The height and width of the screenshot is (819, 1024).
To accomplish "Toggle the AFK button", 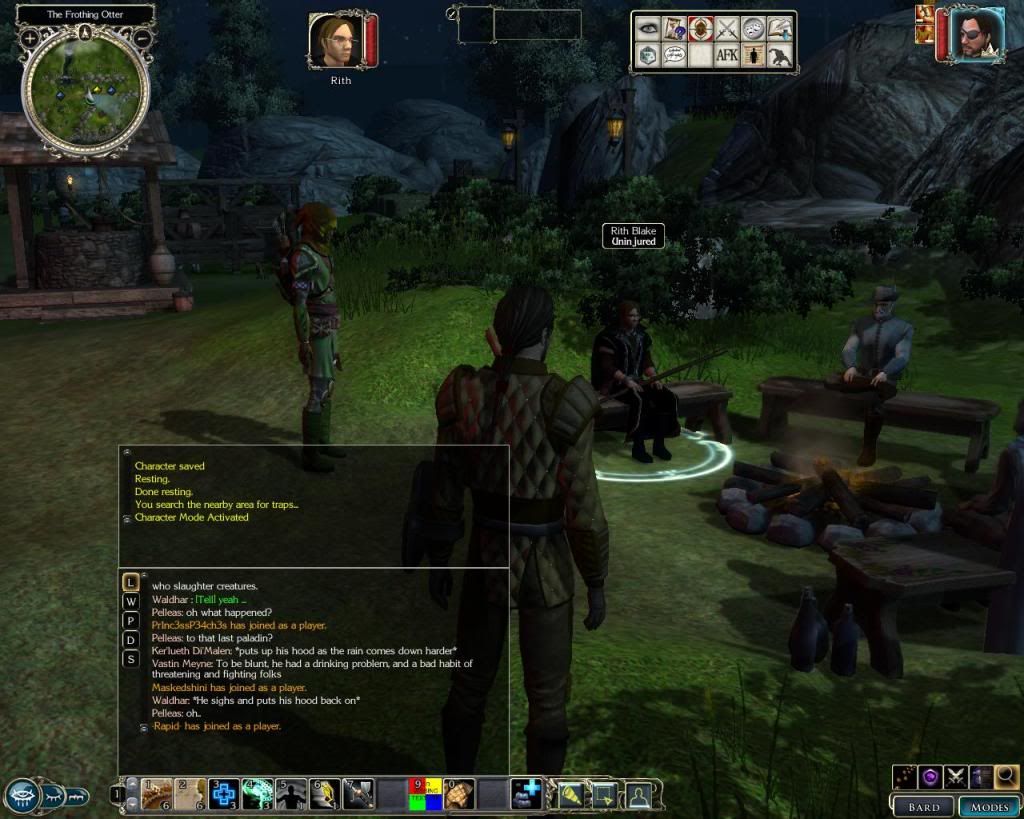I will [726, 55].
